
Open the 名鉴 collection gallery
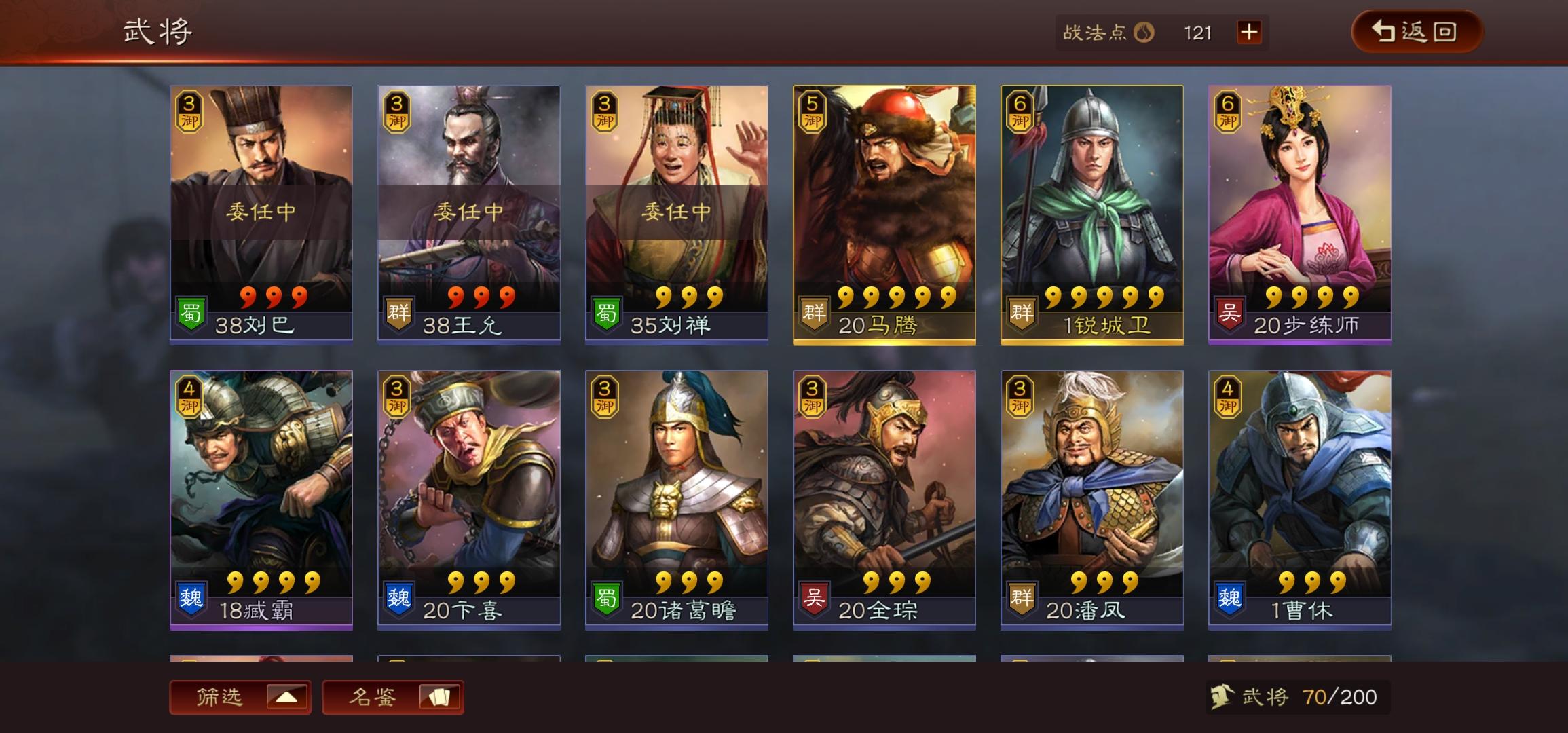(x=392, y=696)
